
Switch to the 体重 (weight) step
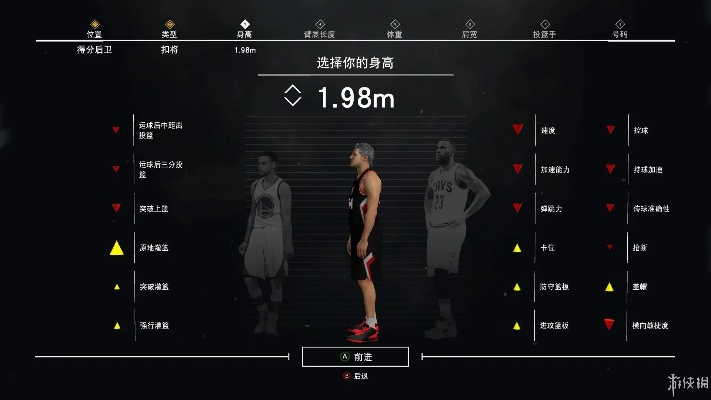coord(395,28)
